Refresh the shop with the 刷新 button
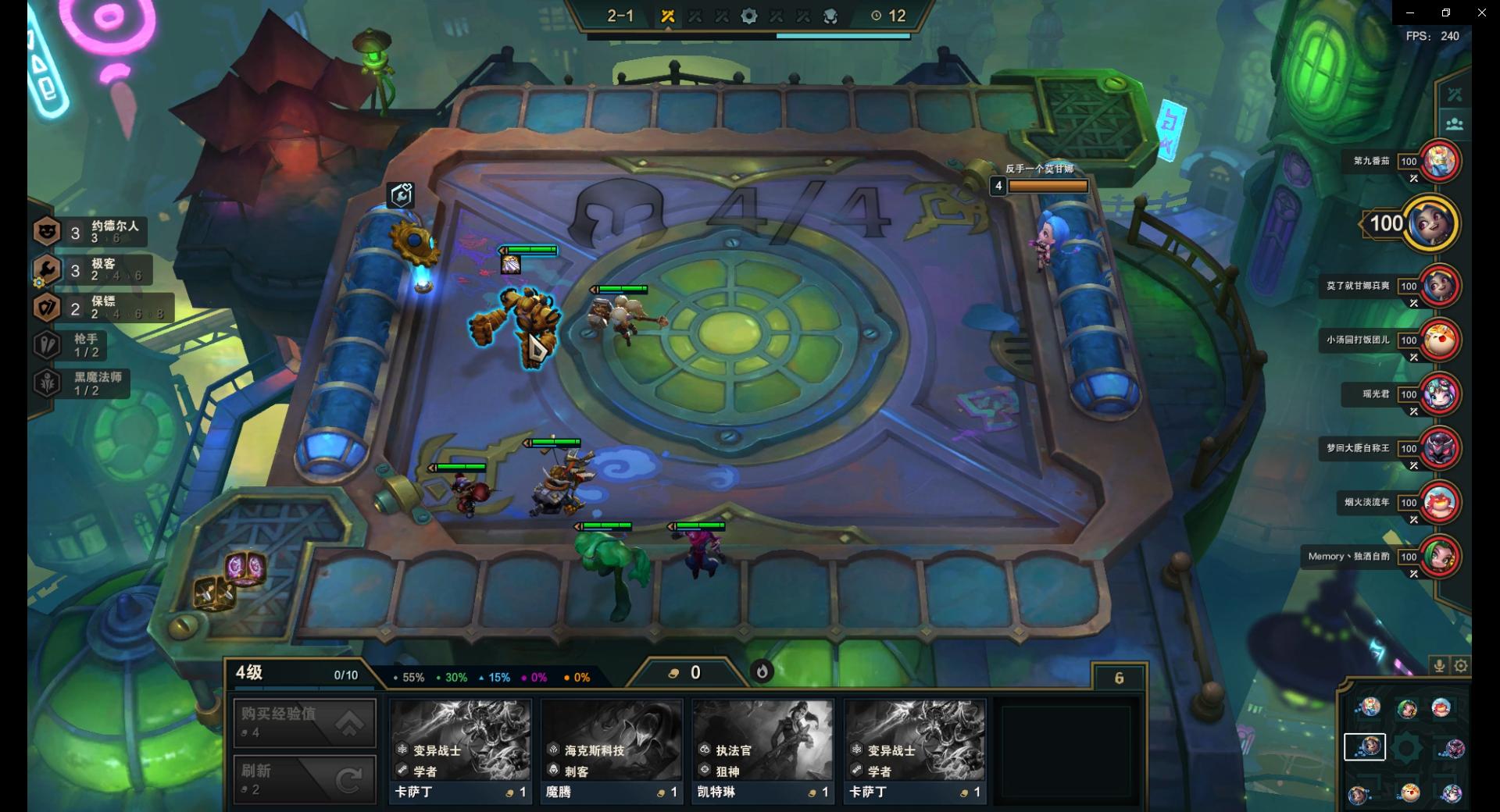The image size is (1500, 812). [305, 778]
